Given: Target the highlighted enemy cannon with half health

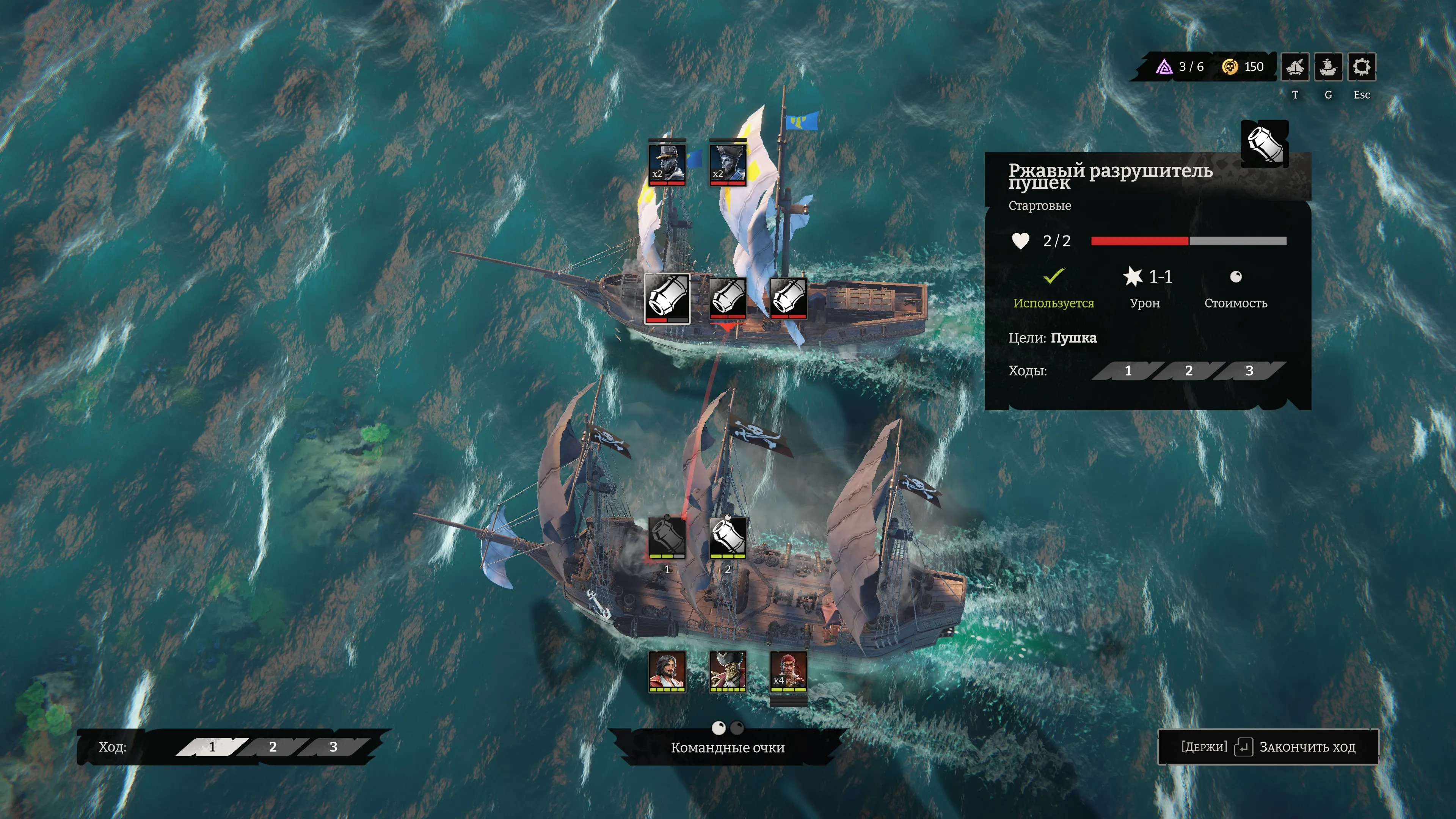Looking at the screenshot, I should (x=667, y=298).
